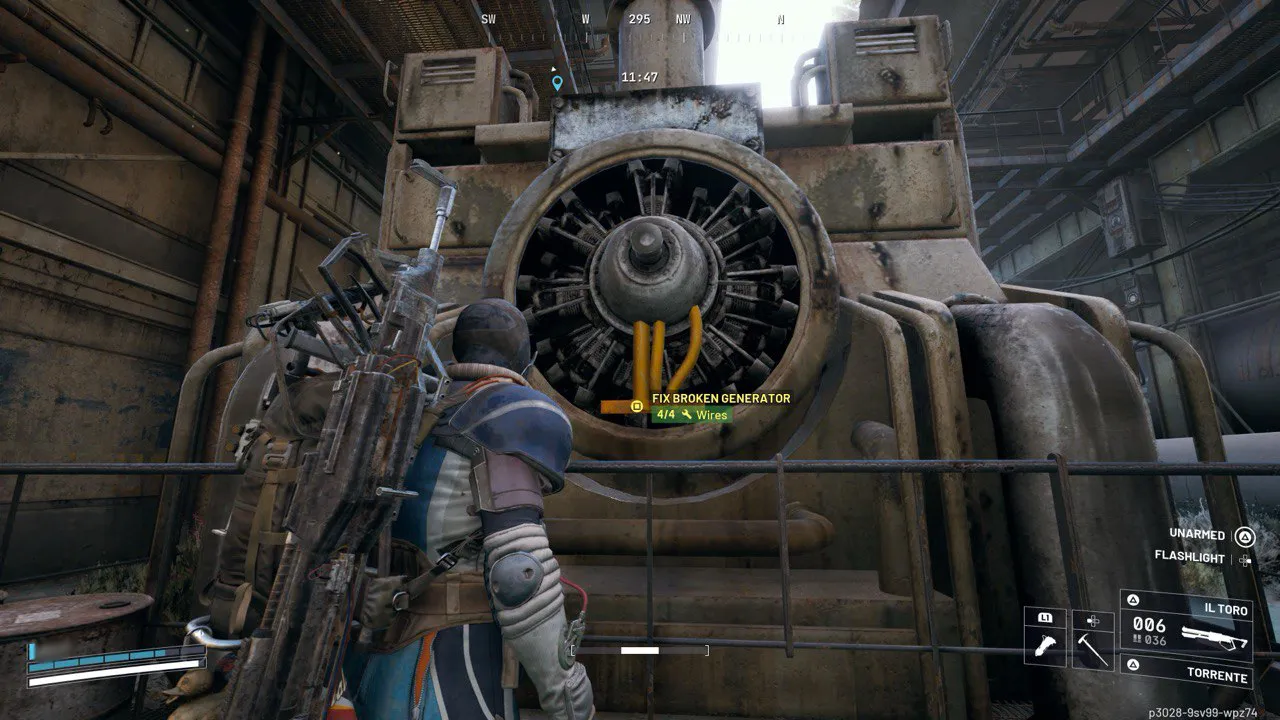1280x720 pixels.
Task: Toggle the d-pad icon above the pickaxe slot
Action: [1092, 621]
